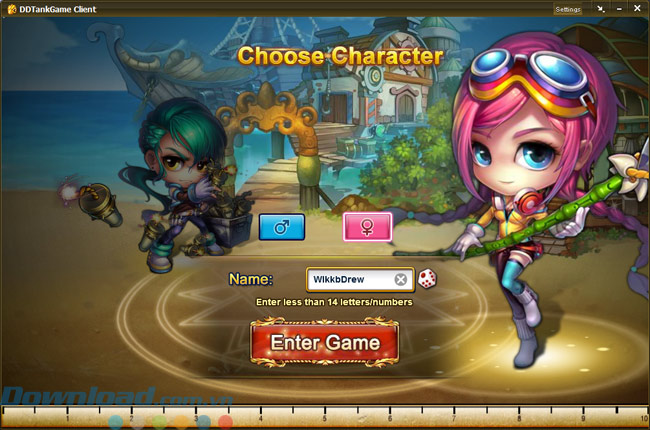
Task: Click the Enter Game button
Action: (326, 343)
